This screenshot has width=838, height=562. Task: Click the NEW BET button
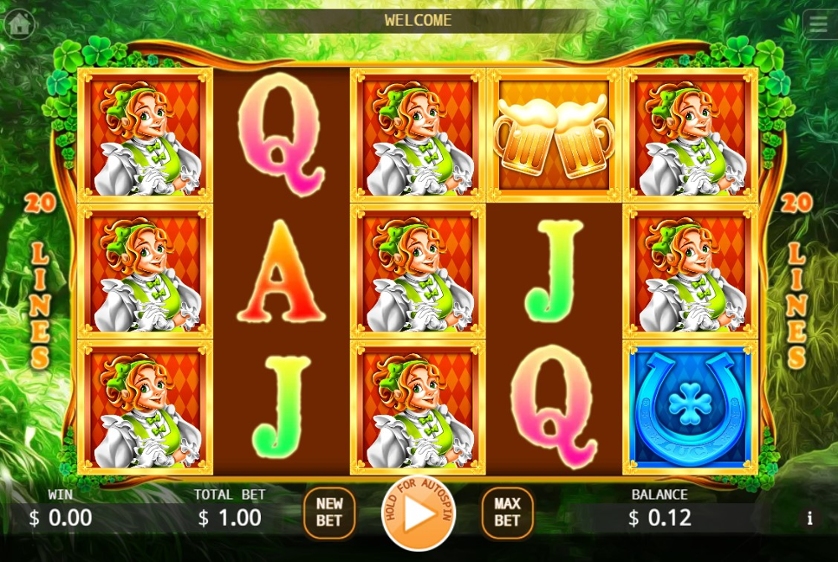(x=328, y=513)
